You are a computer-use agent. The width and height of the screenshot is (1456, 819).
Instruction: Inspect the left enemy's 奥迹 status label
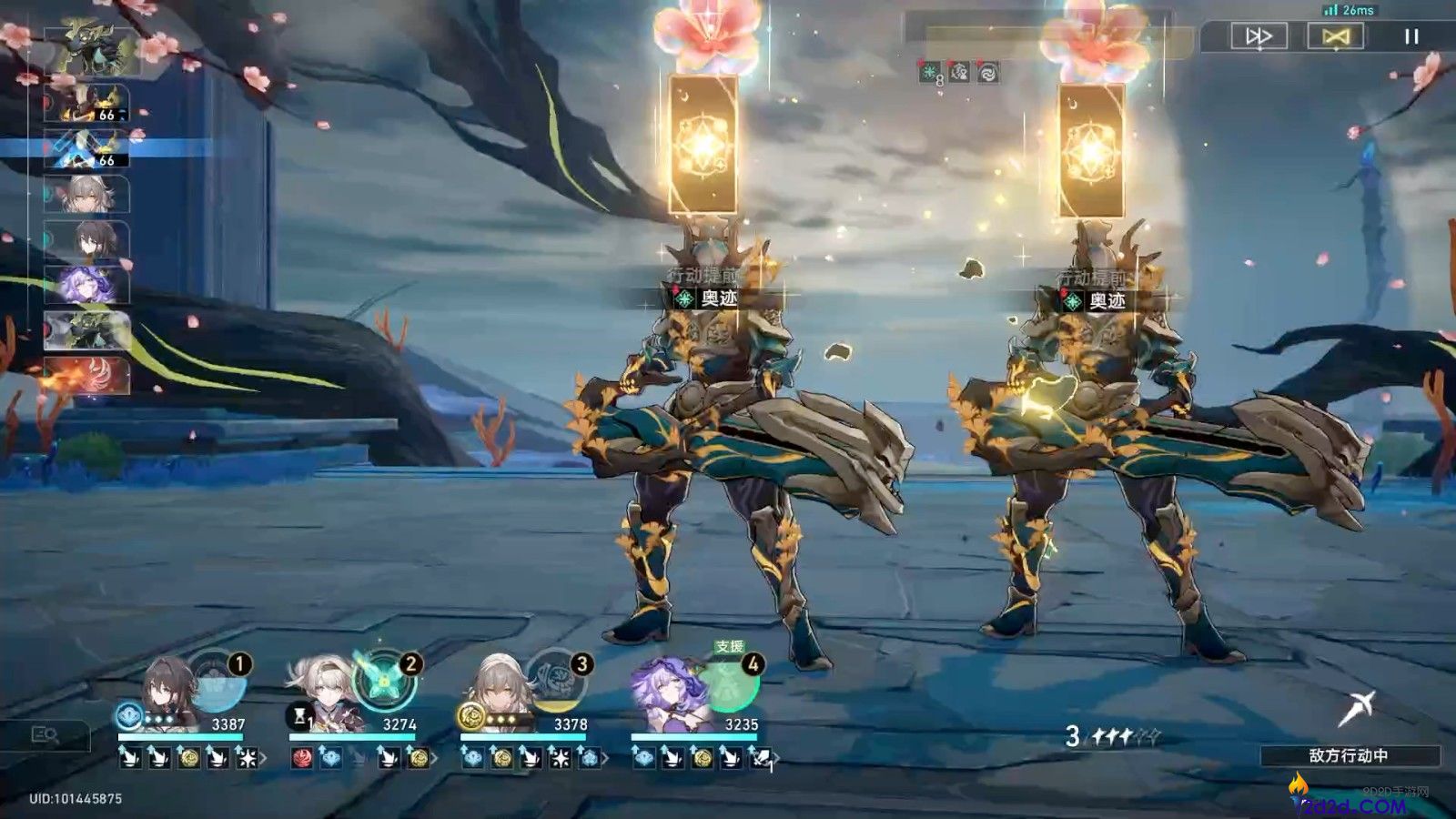tap(707, 298)
